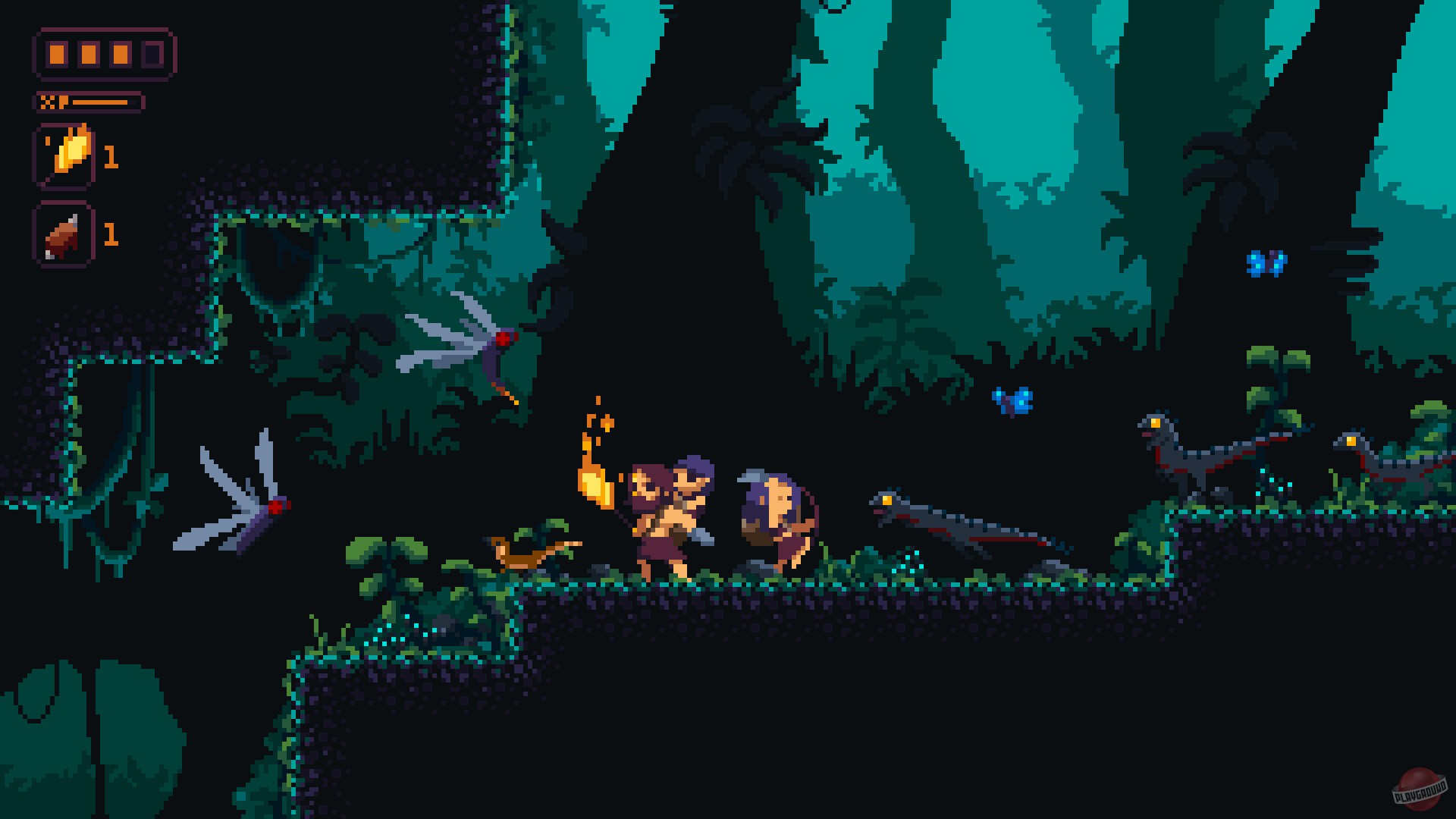Click the second orange health segment

(x=90, y=54)
